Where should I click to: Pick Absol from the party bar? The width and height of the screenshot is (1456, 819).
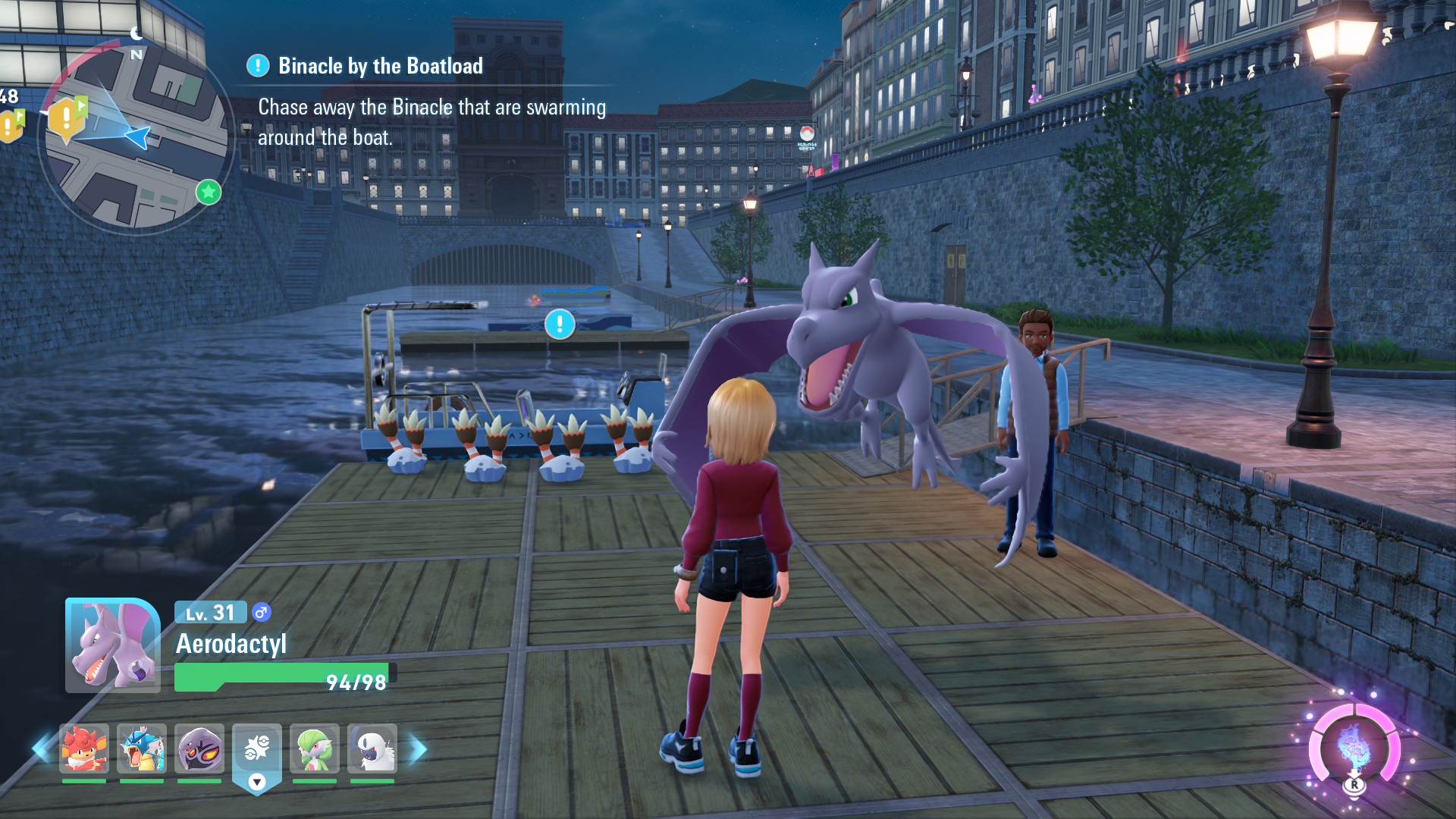372,748
